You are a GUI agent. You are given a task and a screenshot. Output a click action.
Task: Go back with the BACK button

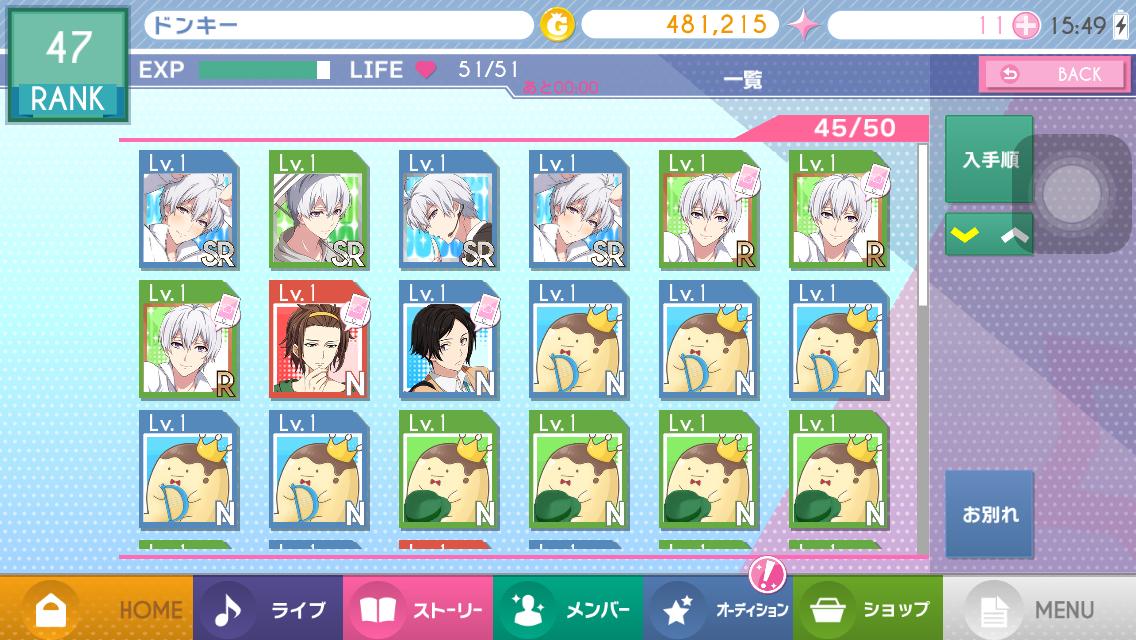1052,74
